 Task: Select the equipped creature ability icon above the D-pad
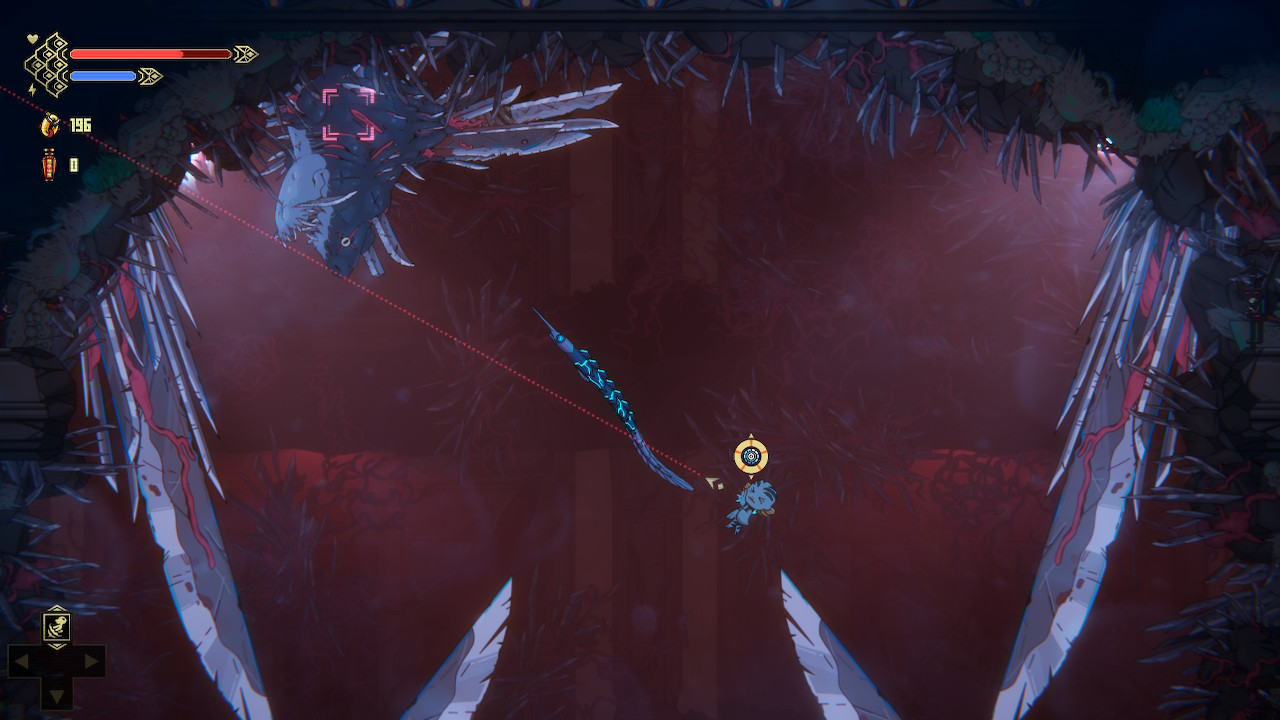[x=57, y=627]
